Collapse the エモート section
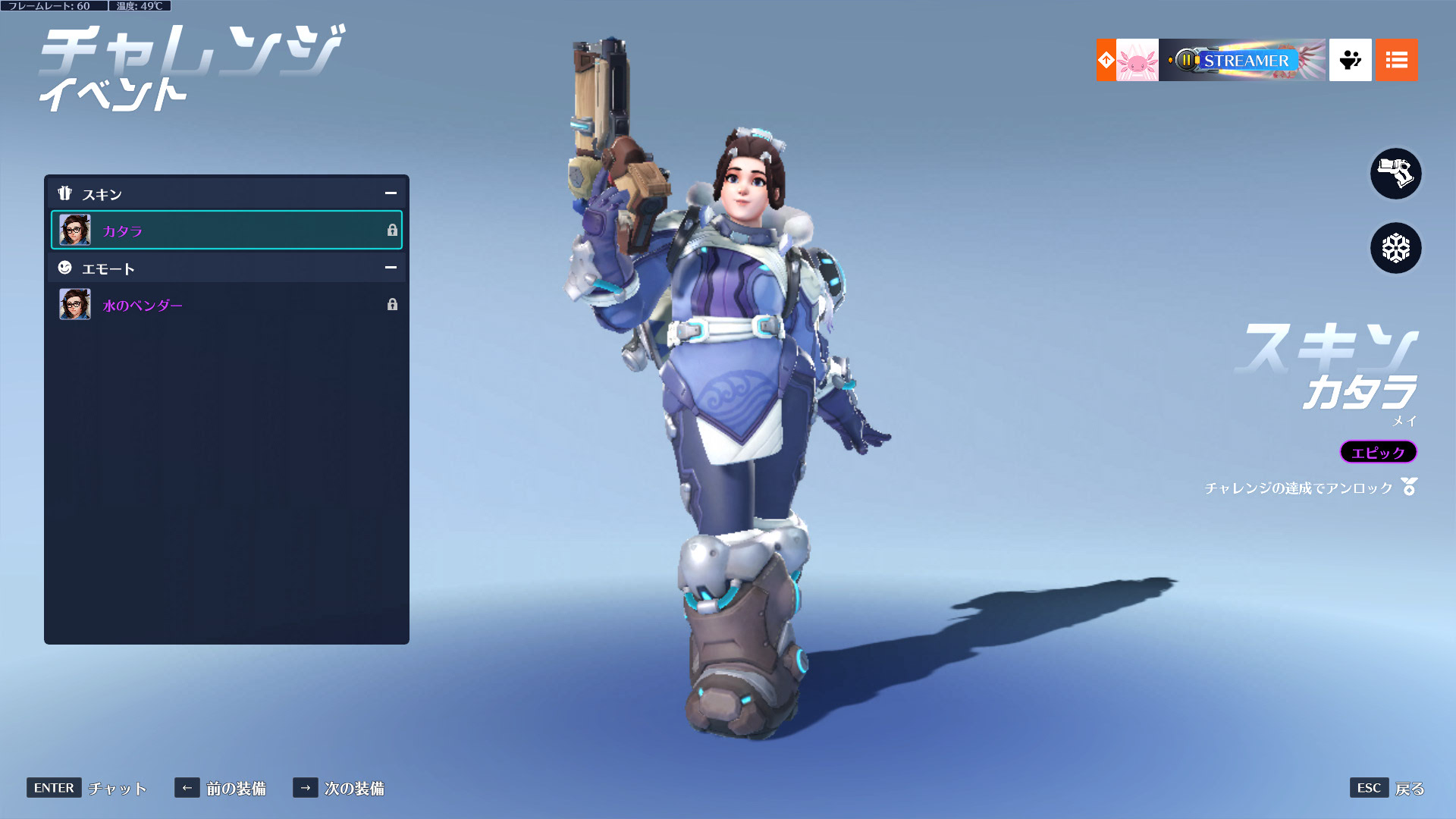 (391, 268)
